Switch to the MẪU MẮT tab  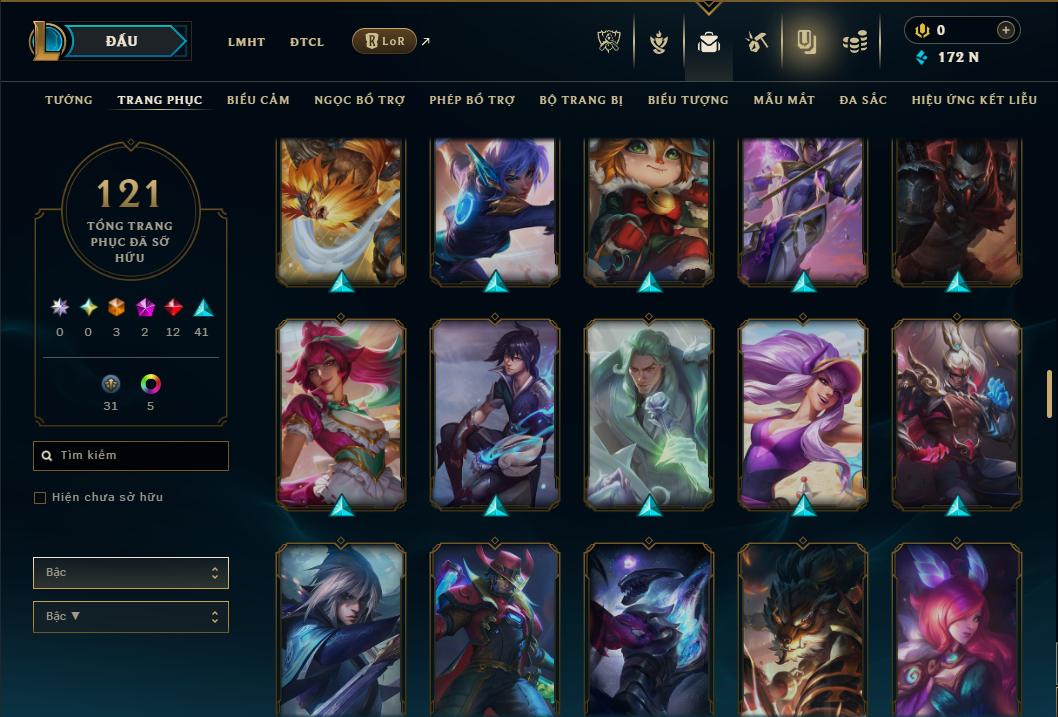[784, 100]
